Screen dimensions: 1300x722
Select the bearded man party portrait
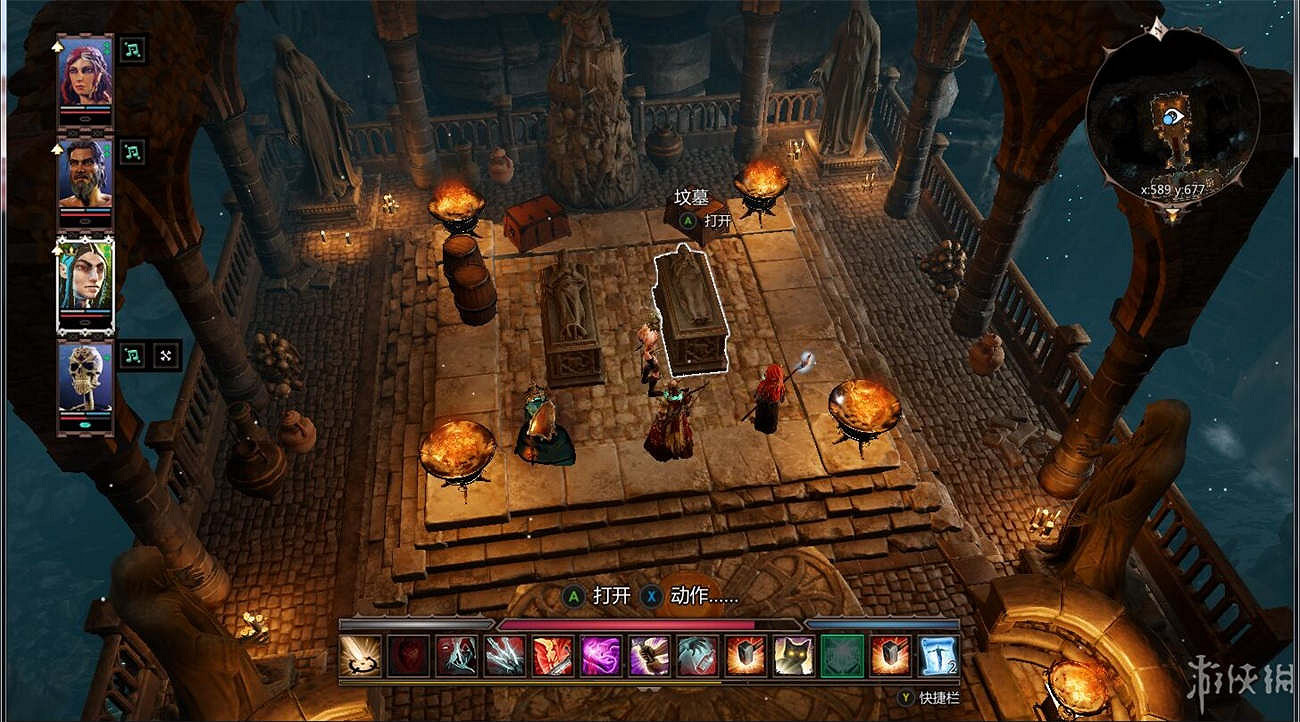(x=85, y=173)
